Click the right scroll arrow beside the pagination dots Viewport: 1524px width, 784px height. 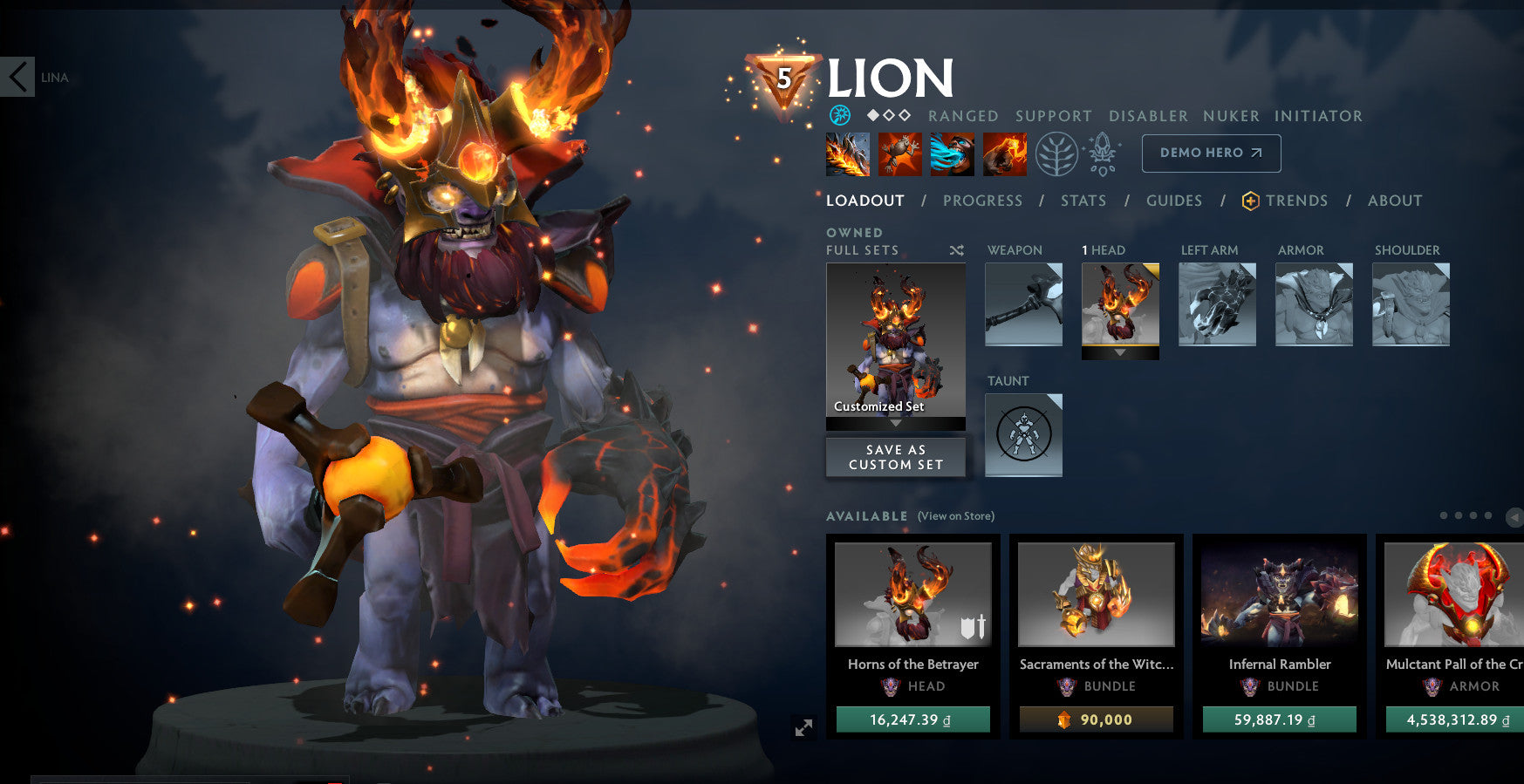1515,515
